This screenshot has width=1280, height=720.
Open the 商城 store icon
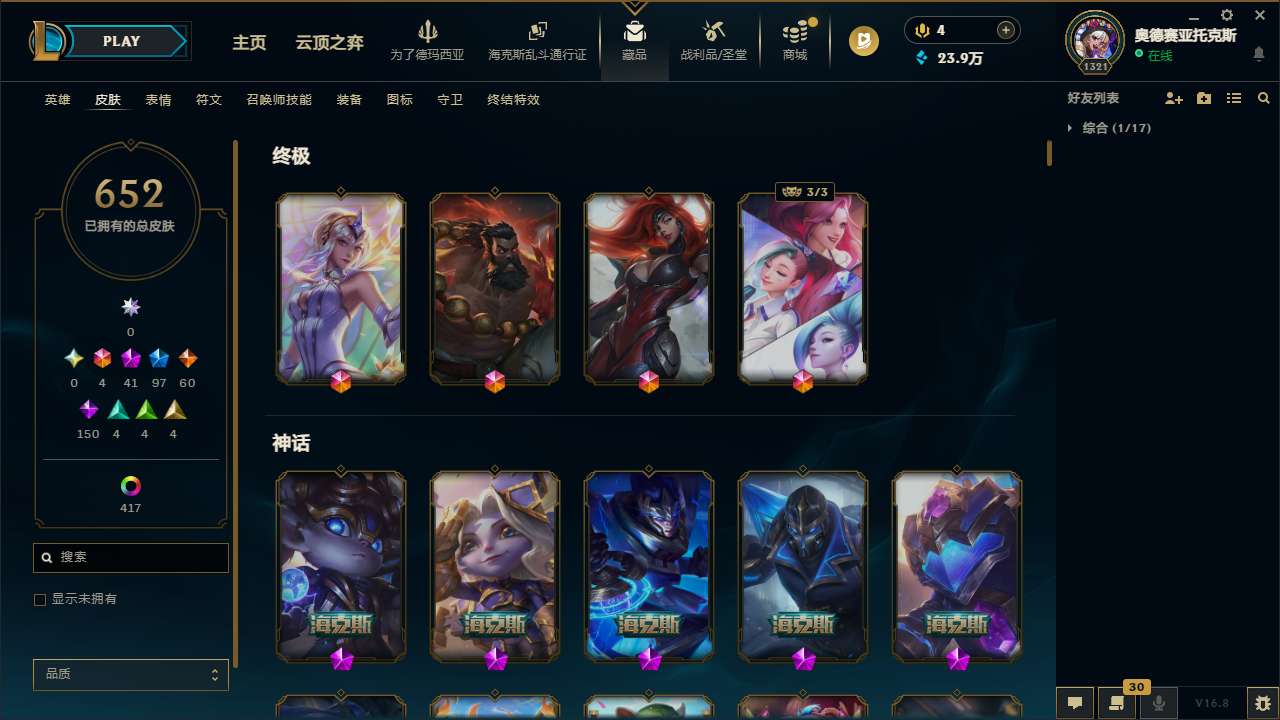point(794,36)
